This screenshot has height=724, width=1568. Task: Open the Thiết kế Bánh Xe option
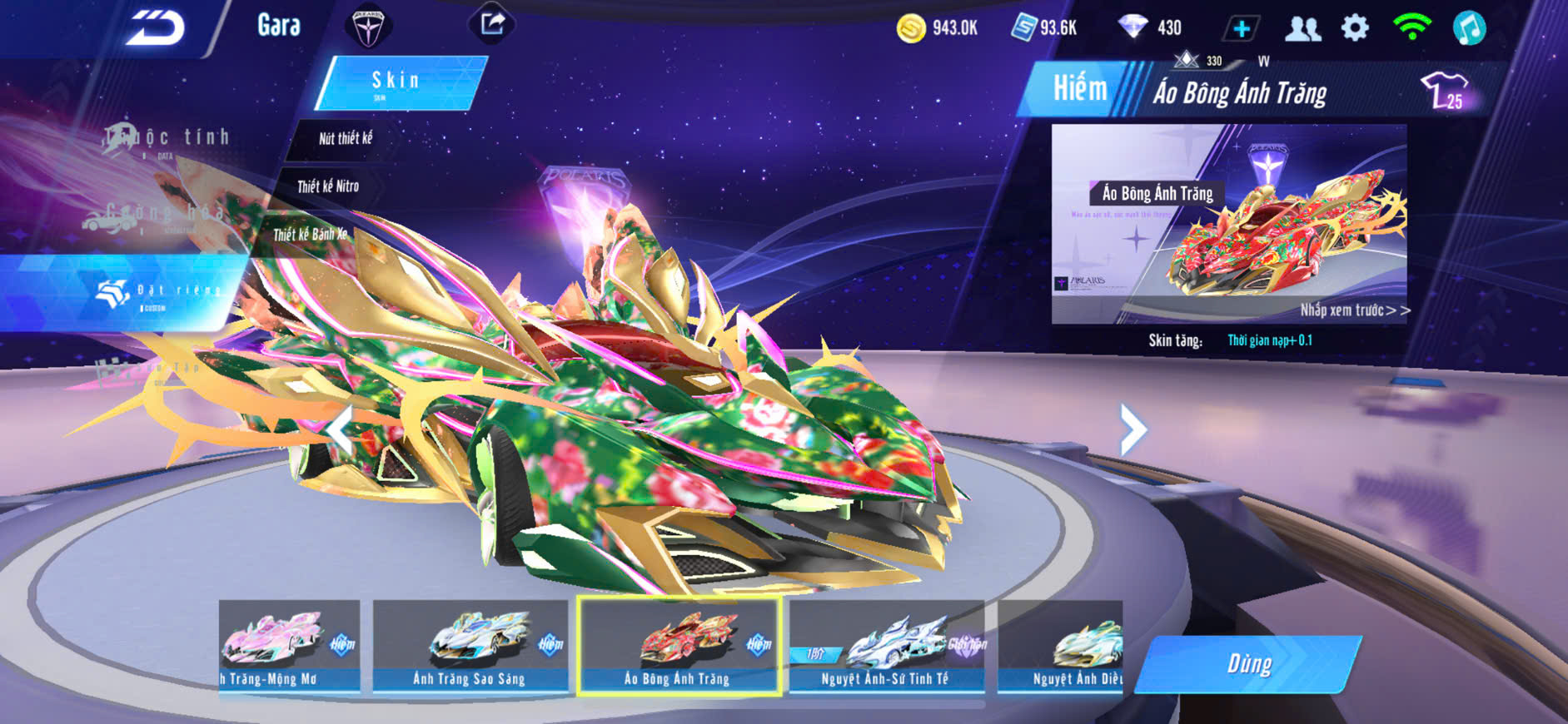[x=310, y=235]
